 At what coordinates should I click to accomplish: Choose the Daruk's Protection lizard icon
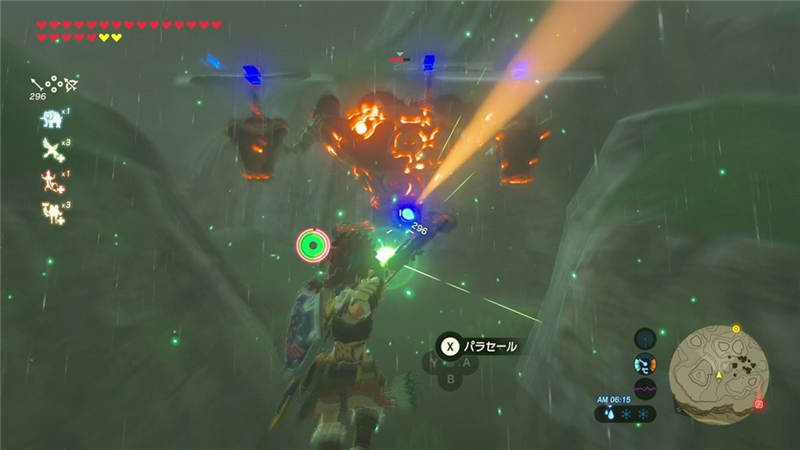click(50, 180)
